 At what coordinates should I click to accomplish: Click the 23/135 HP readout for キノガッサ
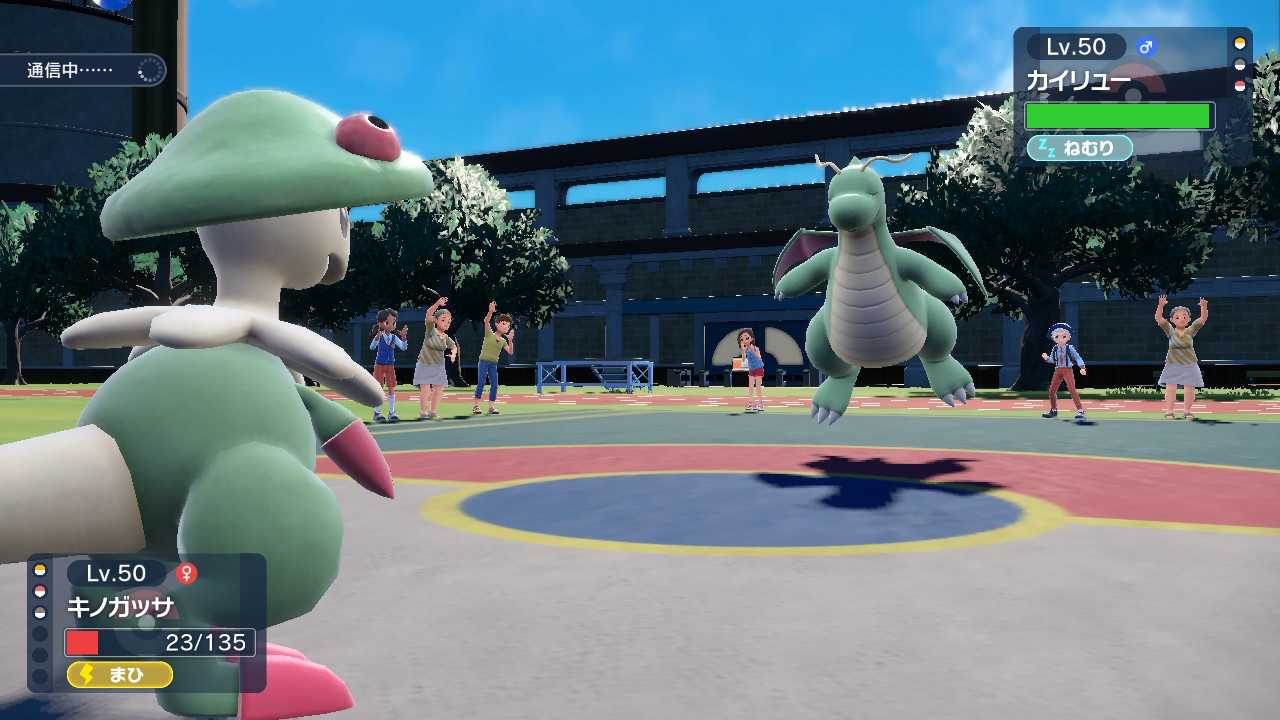pyautogui.click(x=206, y=641)
